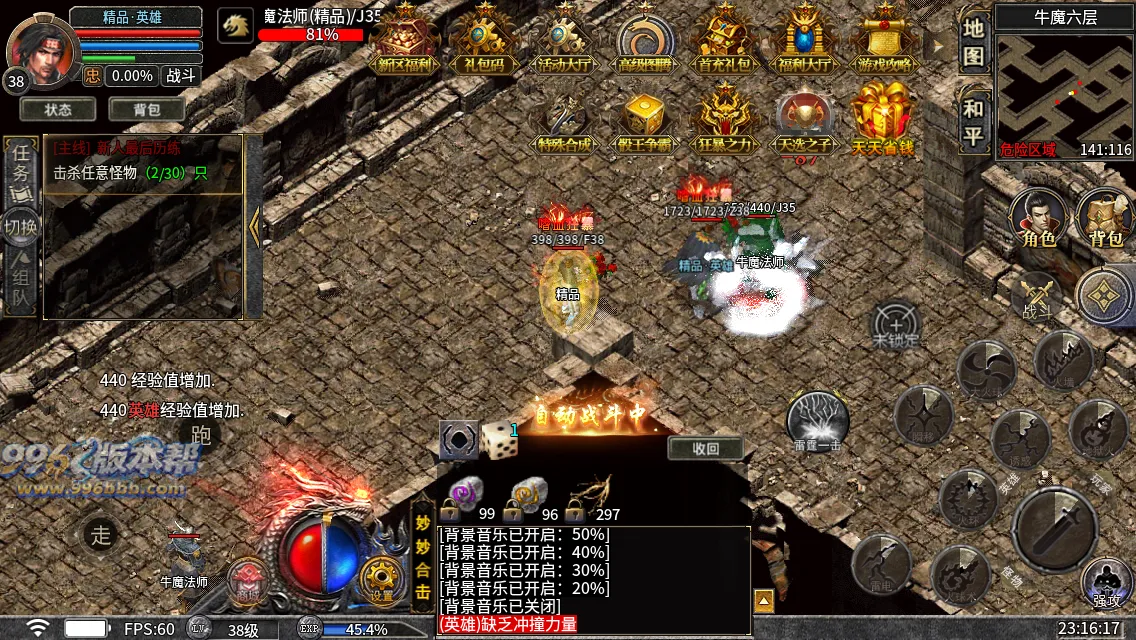Open the 天天省钱 gift box offer
Viewport: 1136px width, 640px height.
tap(882, 118)
